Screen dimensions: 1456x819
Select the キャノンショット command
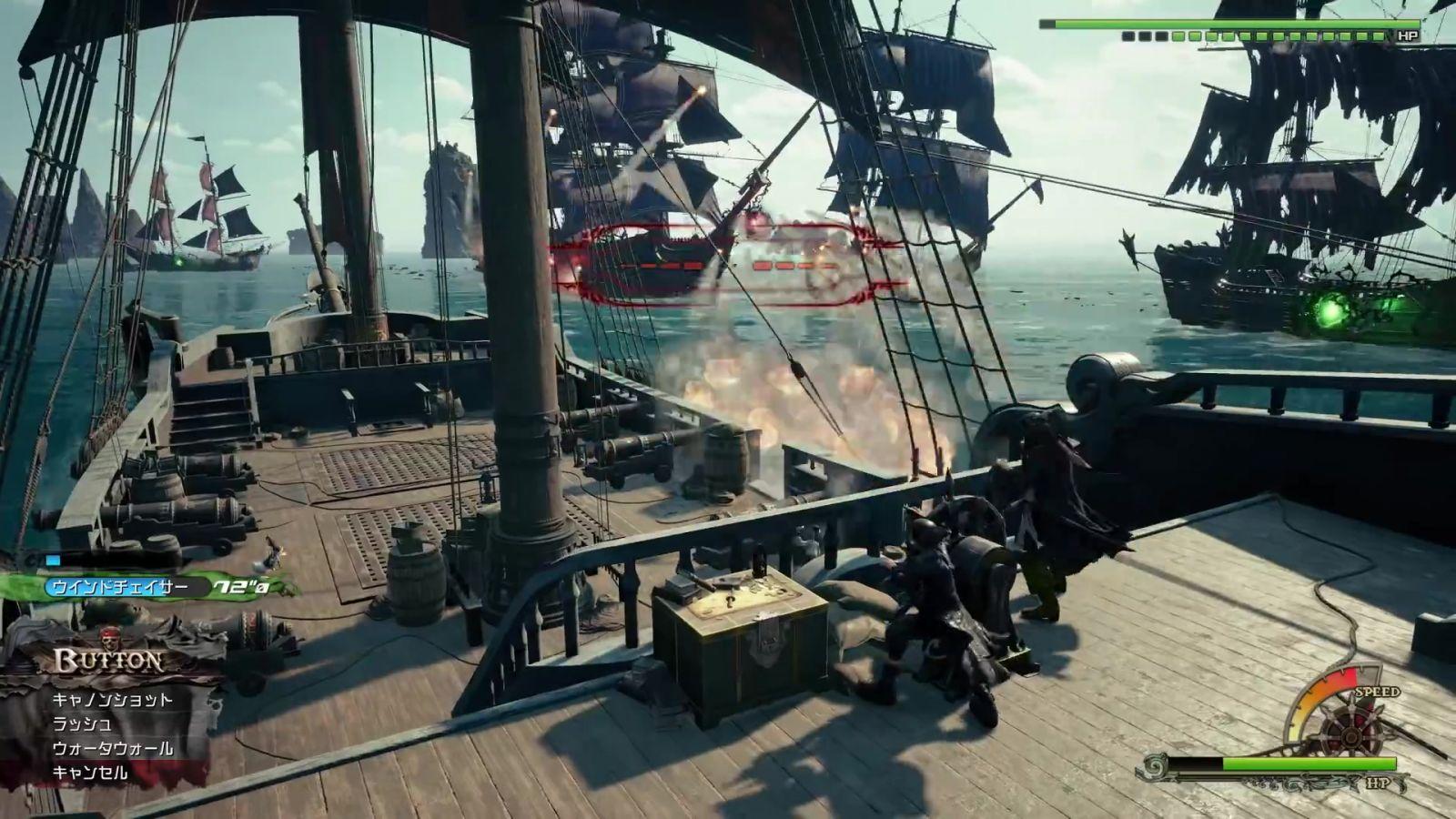112,700
